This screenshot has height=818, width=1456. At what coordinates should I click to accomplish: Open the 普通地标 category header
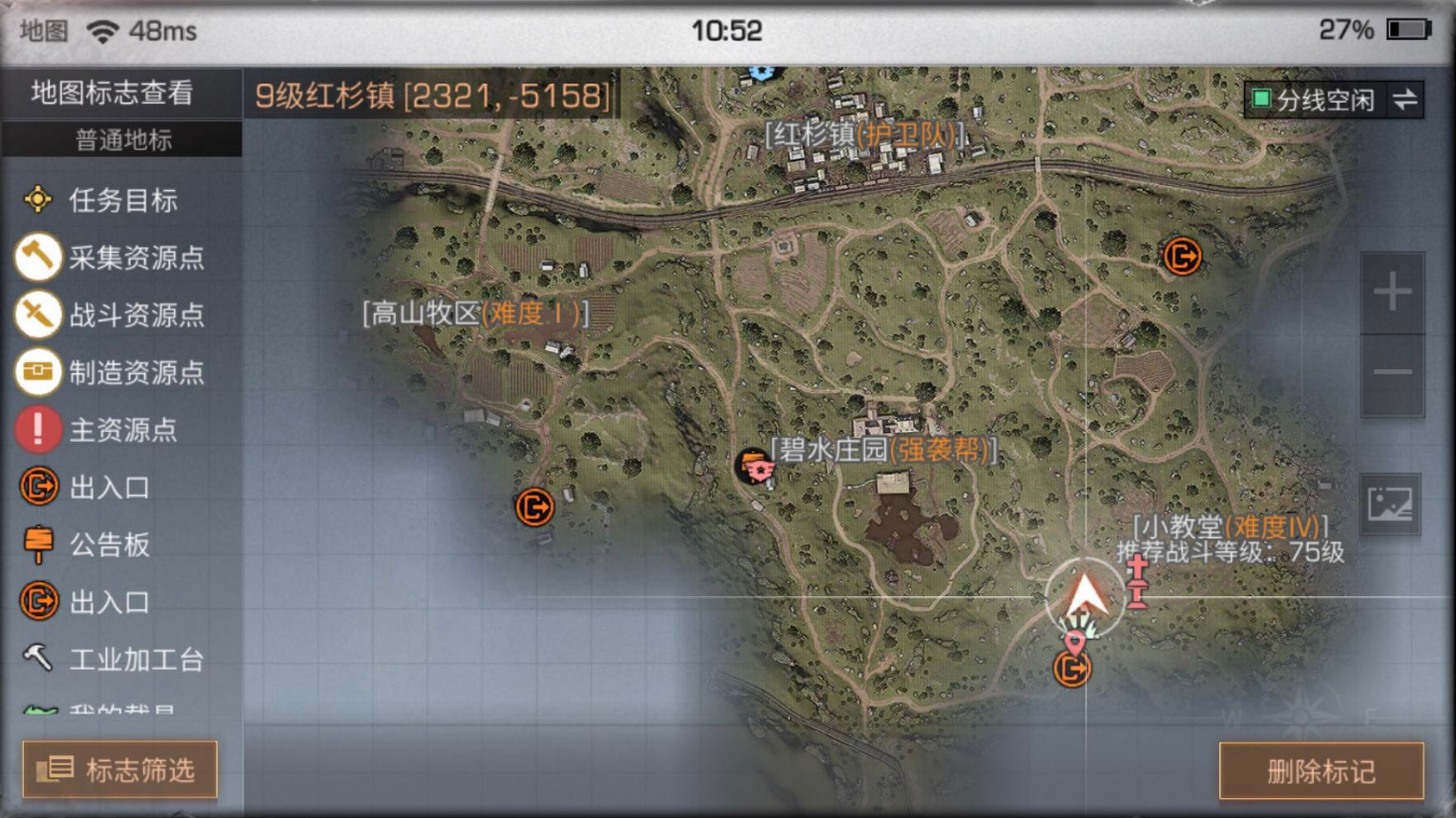point(122,140)
